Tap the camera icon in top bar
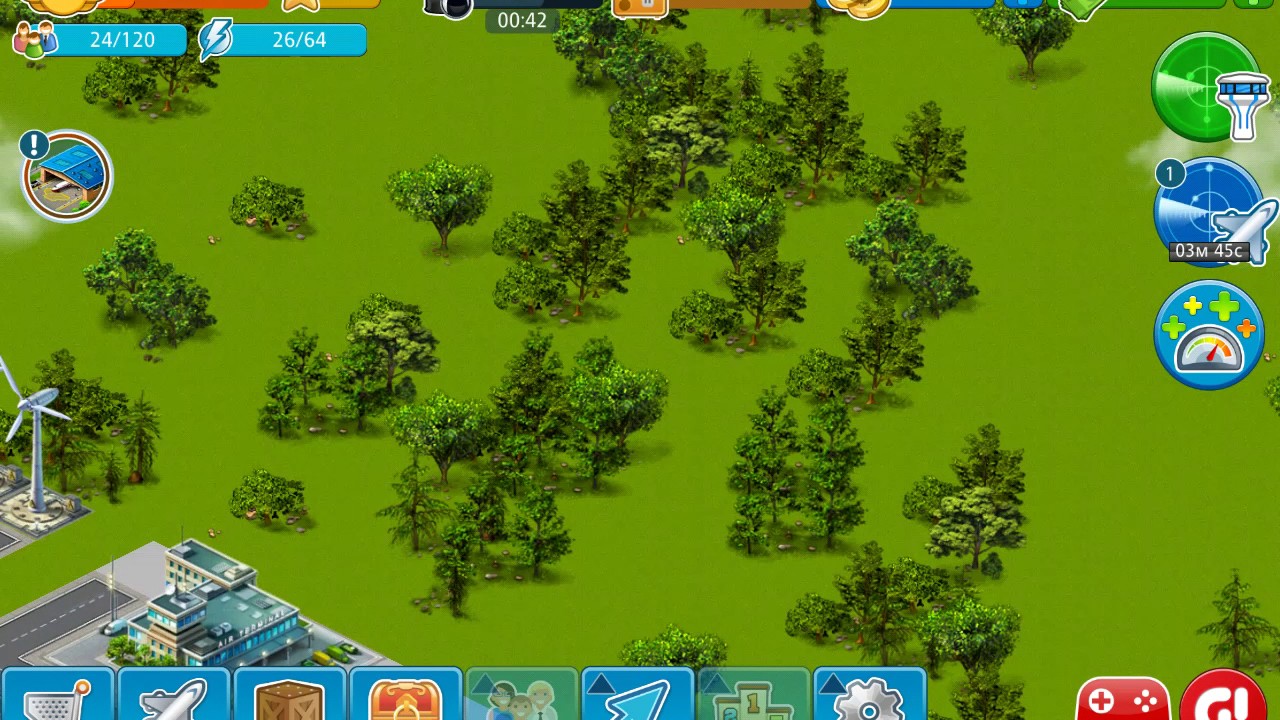Viewport: 1280px width, 720px height. (447, 8)
